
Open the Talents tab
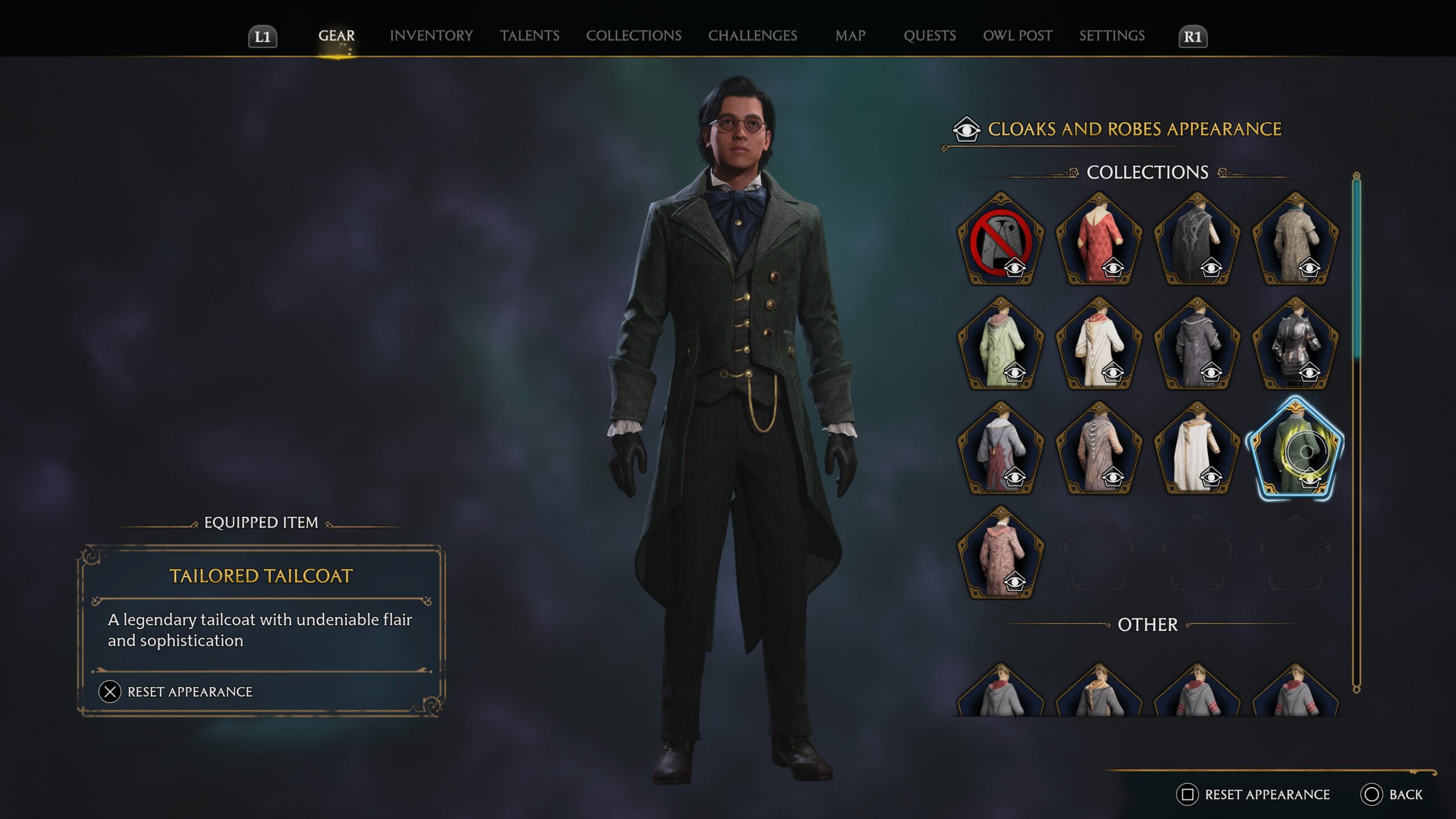click(530, 36)
